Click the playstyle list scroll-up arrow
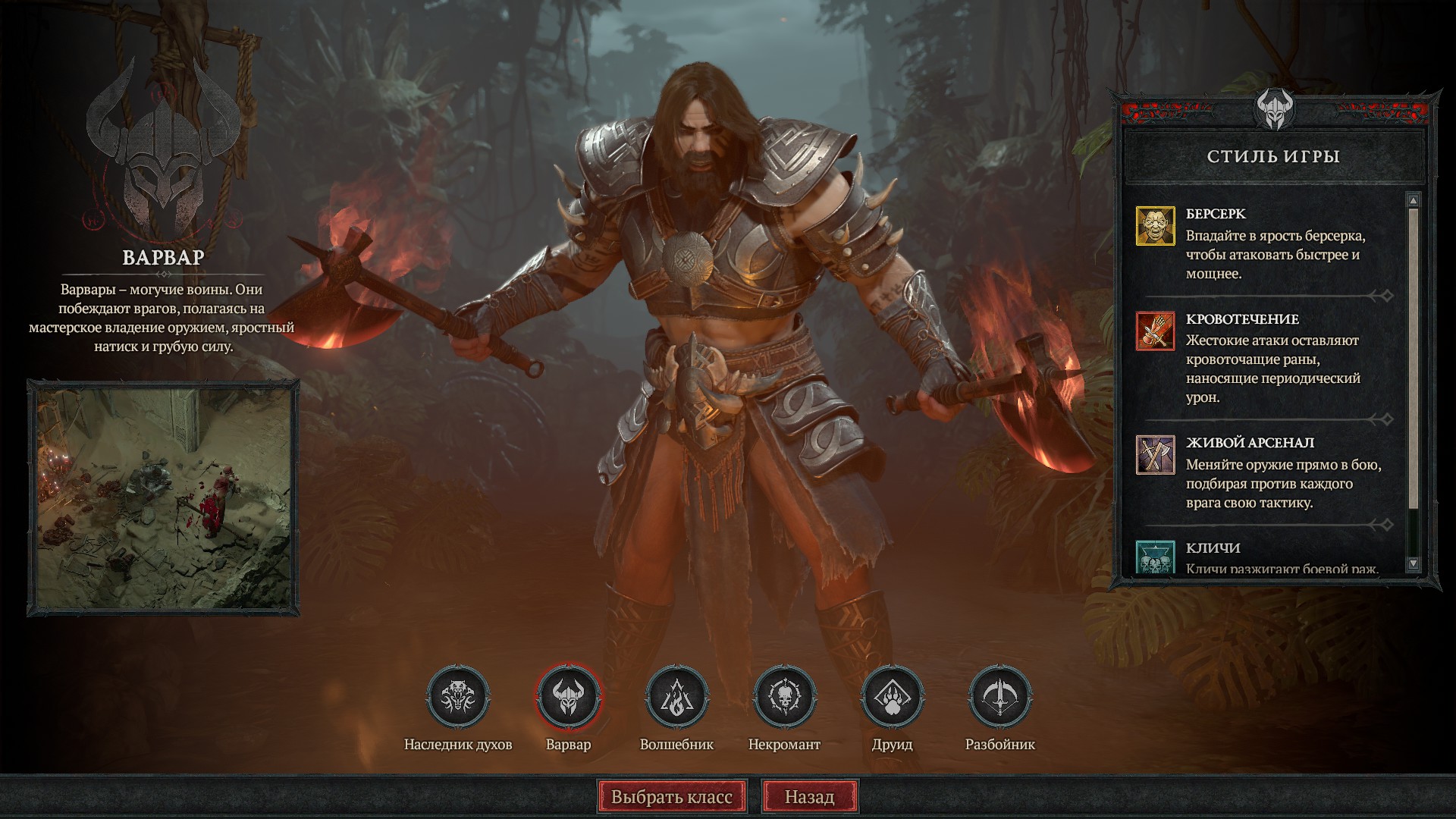The height and width of the screenshot is (819, 1456). click(x=1413, y=201)
